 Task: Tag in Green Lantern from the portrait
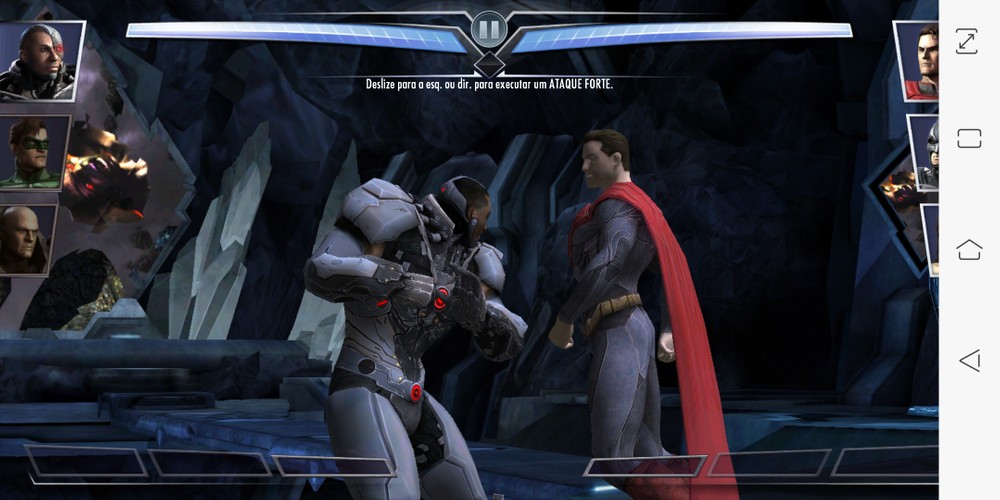35,152
